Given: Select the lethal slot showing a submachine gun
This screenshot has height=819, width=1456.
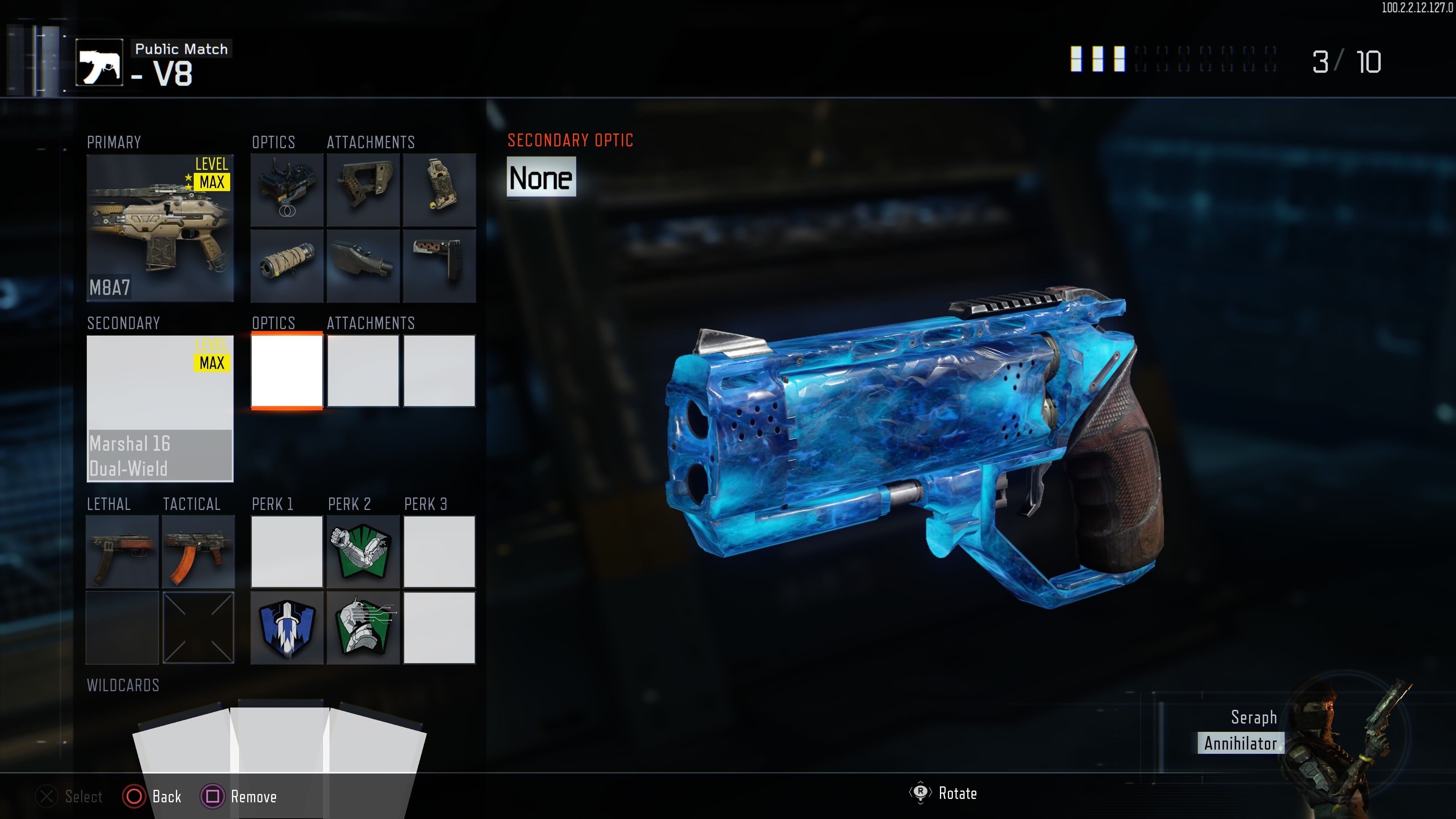Looking at the screenshot, I should tap(122, 552).
